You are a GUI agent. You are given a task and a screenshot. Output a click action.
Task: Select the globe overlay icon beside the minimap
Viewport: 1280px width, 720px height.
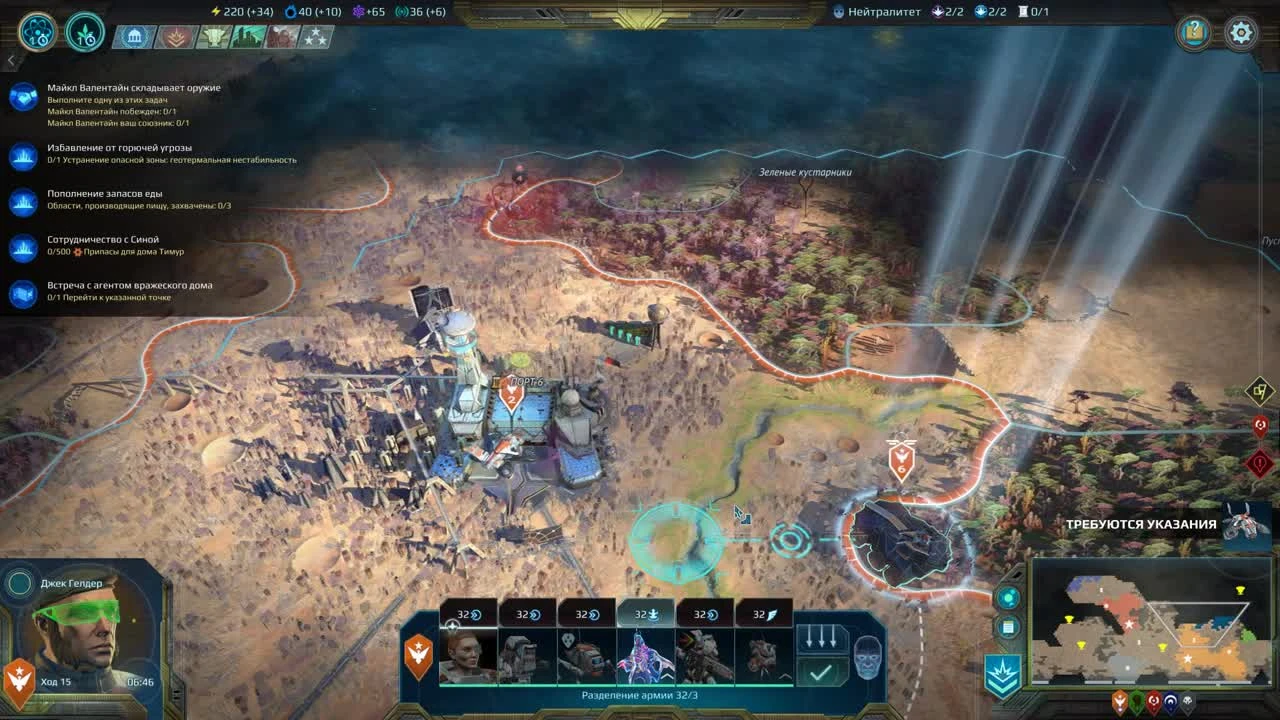[1007, 597]
